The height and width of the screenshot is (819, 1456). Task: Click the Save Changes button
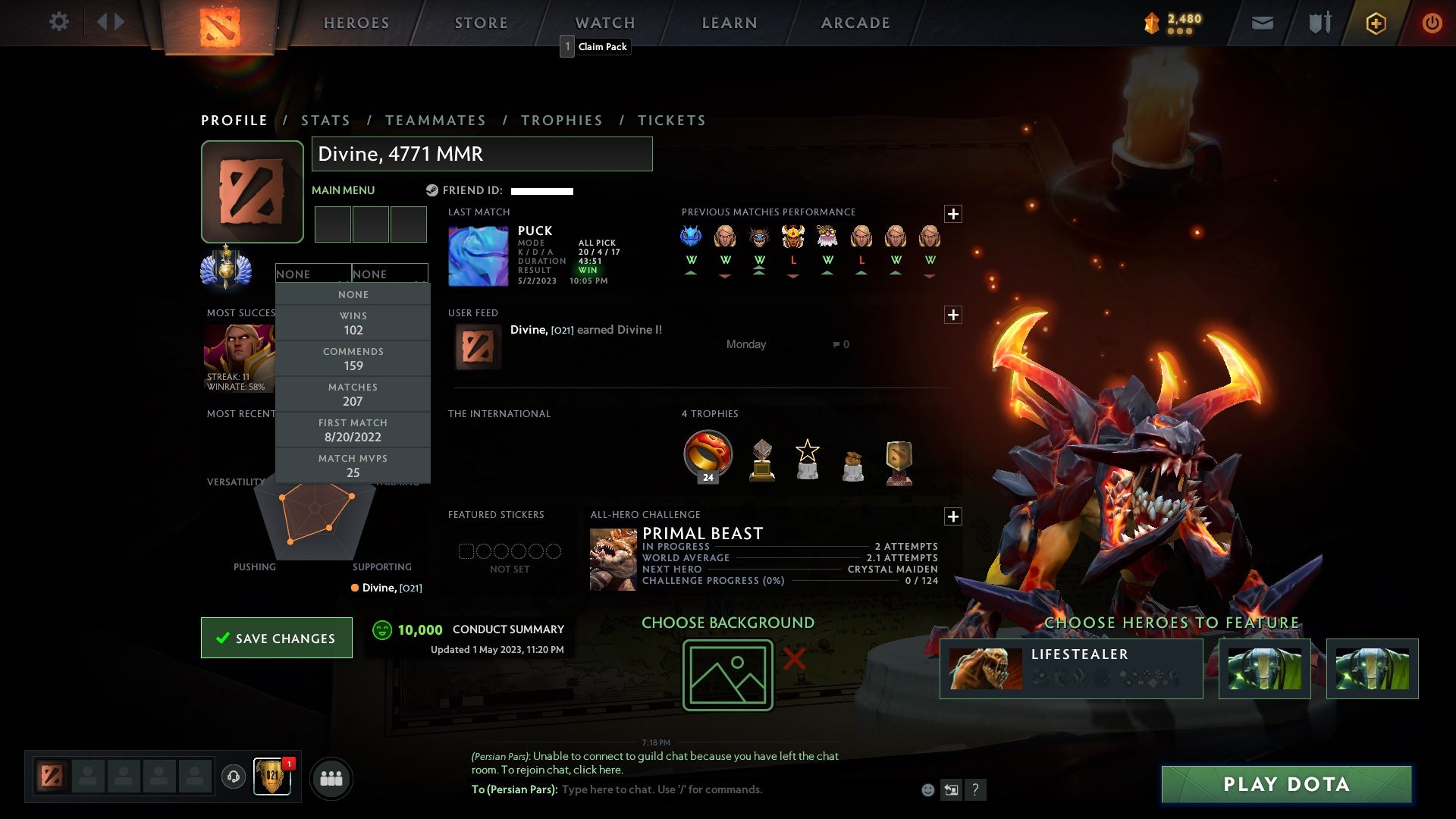276,638
